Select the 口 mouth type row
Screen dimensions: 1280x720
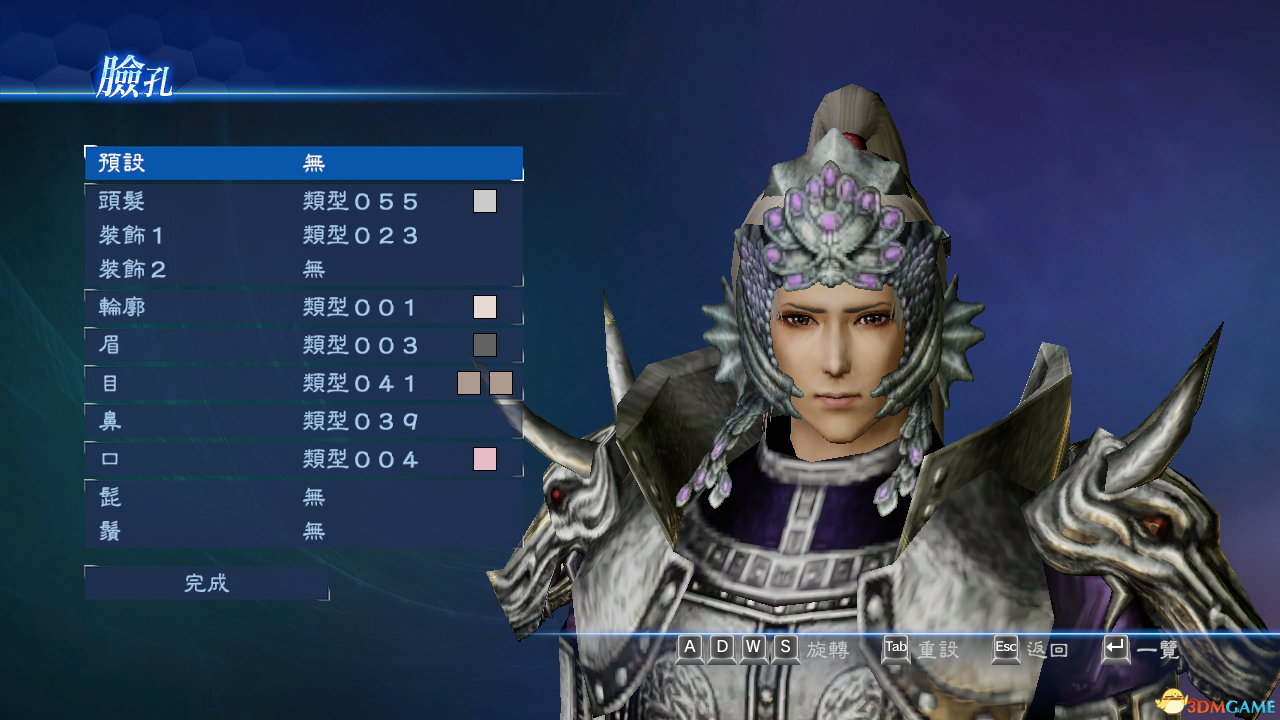pos(280,459)
